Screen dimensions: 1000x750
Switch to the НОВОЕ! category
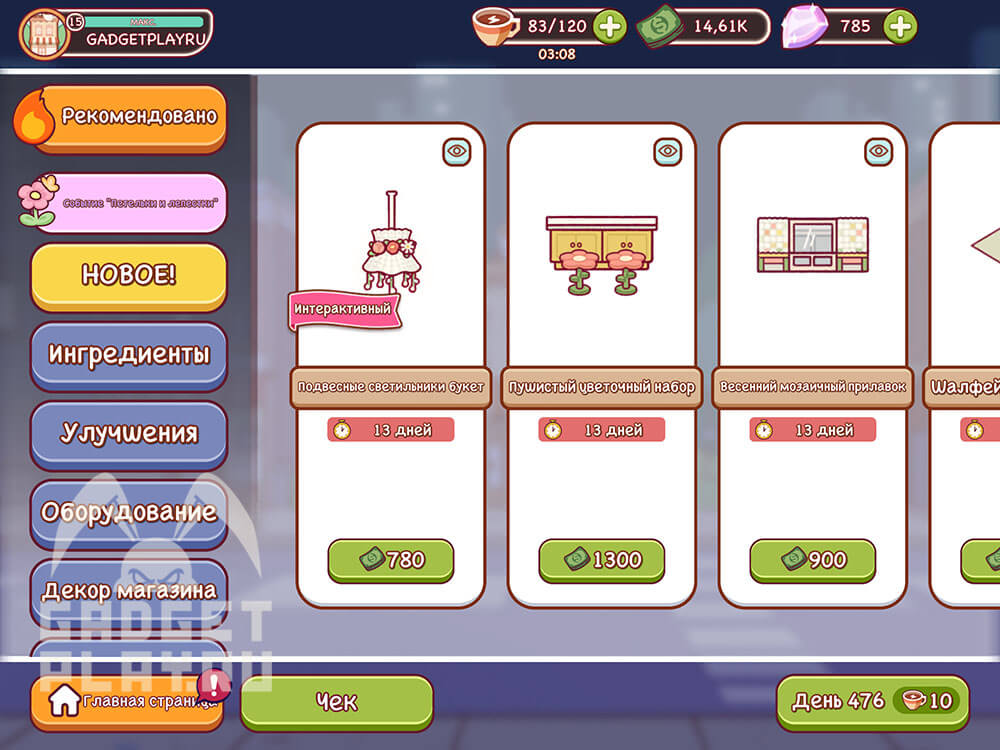pyautogui.click(x=128, y=276)
